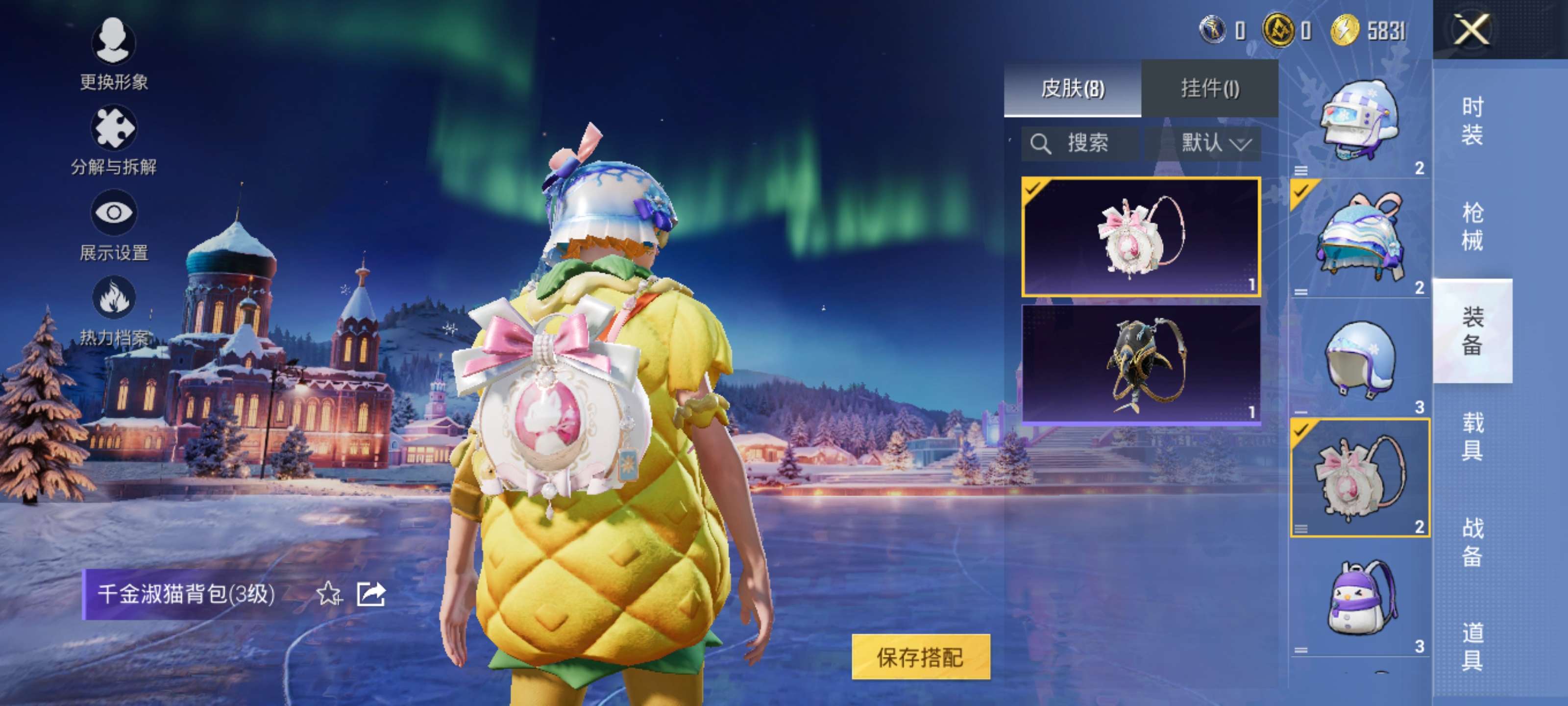Select the black and gold backpack skin

1140,363
